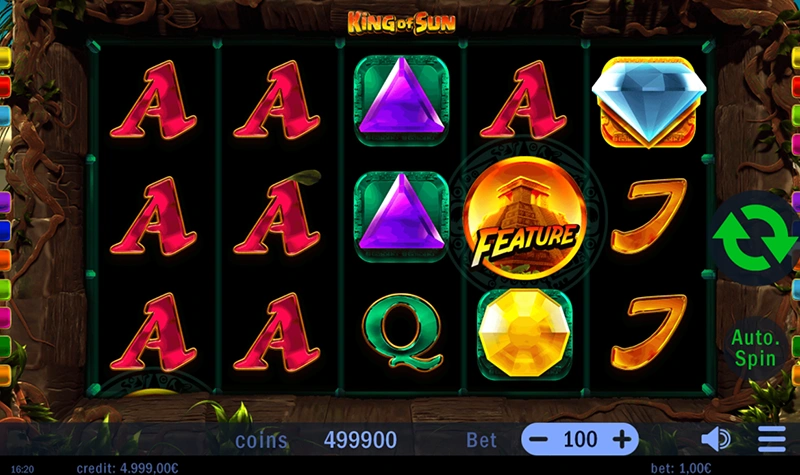Activate Auto. Spin
Screen dimensions: 800x475
(755, 346)
